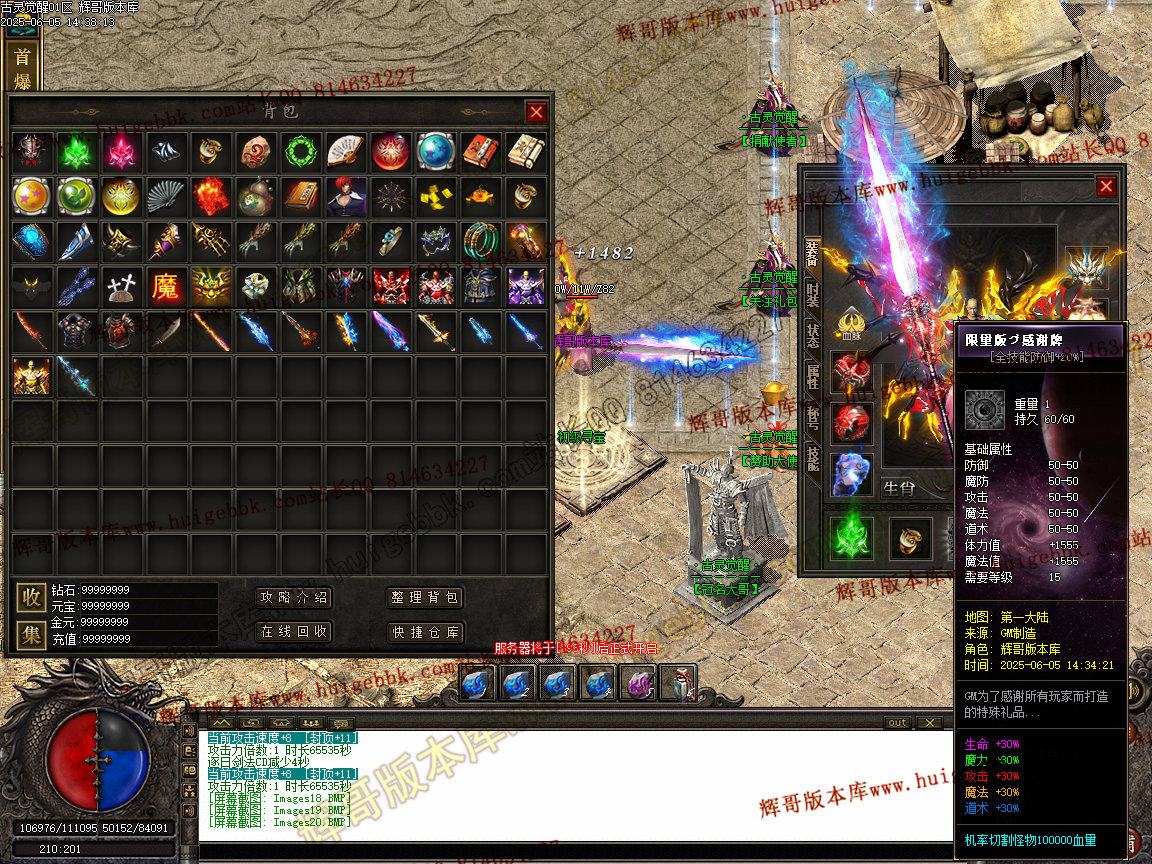Select the white folding fan item
The height and width of the screenshot is (864, 1152).
pos(345,152)
